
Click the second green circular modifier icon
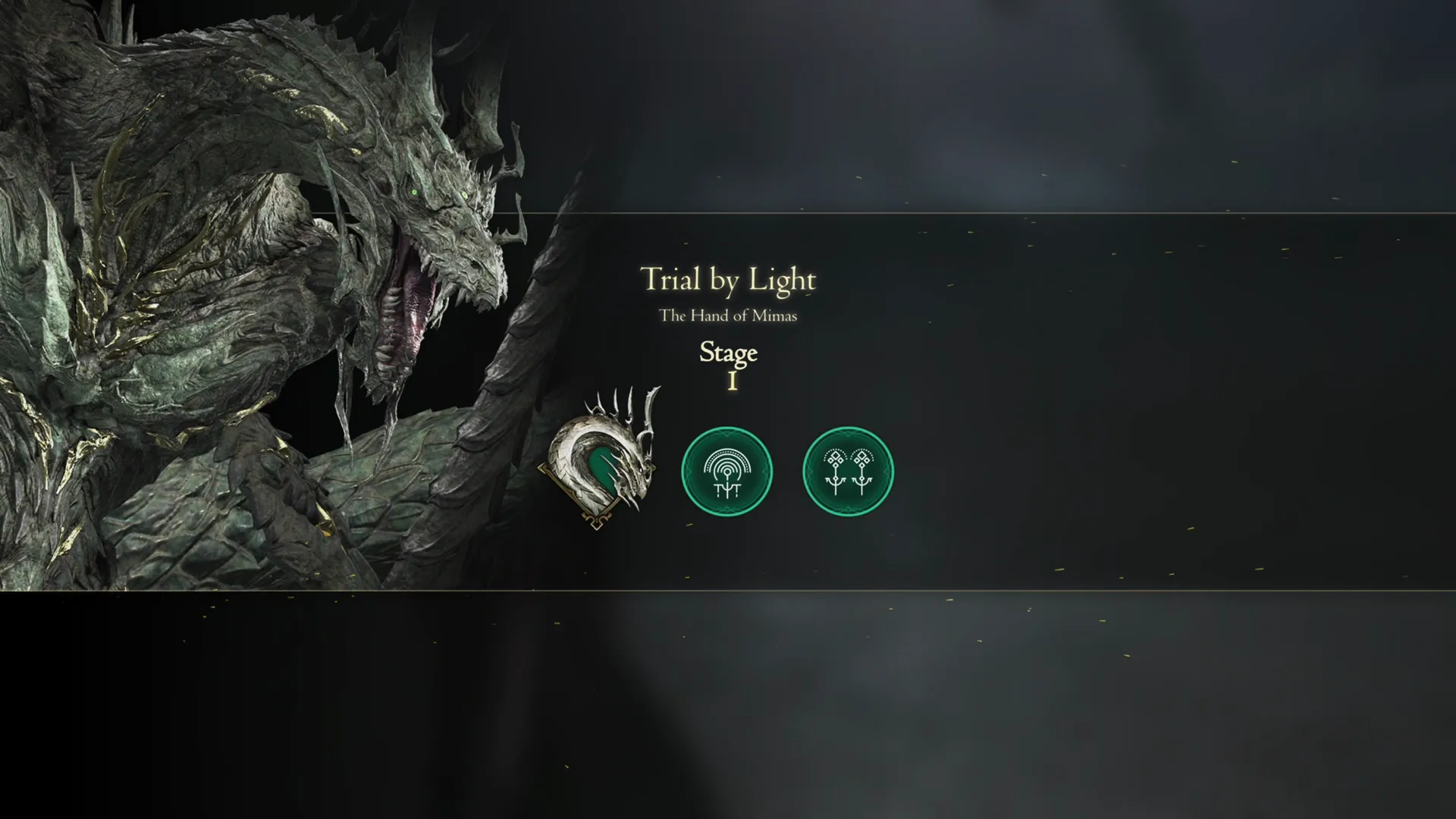[848, 471]
